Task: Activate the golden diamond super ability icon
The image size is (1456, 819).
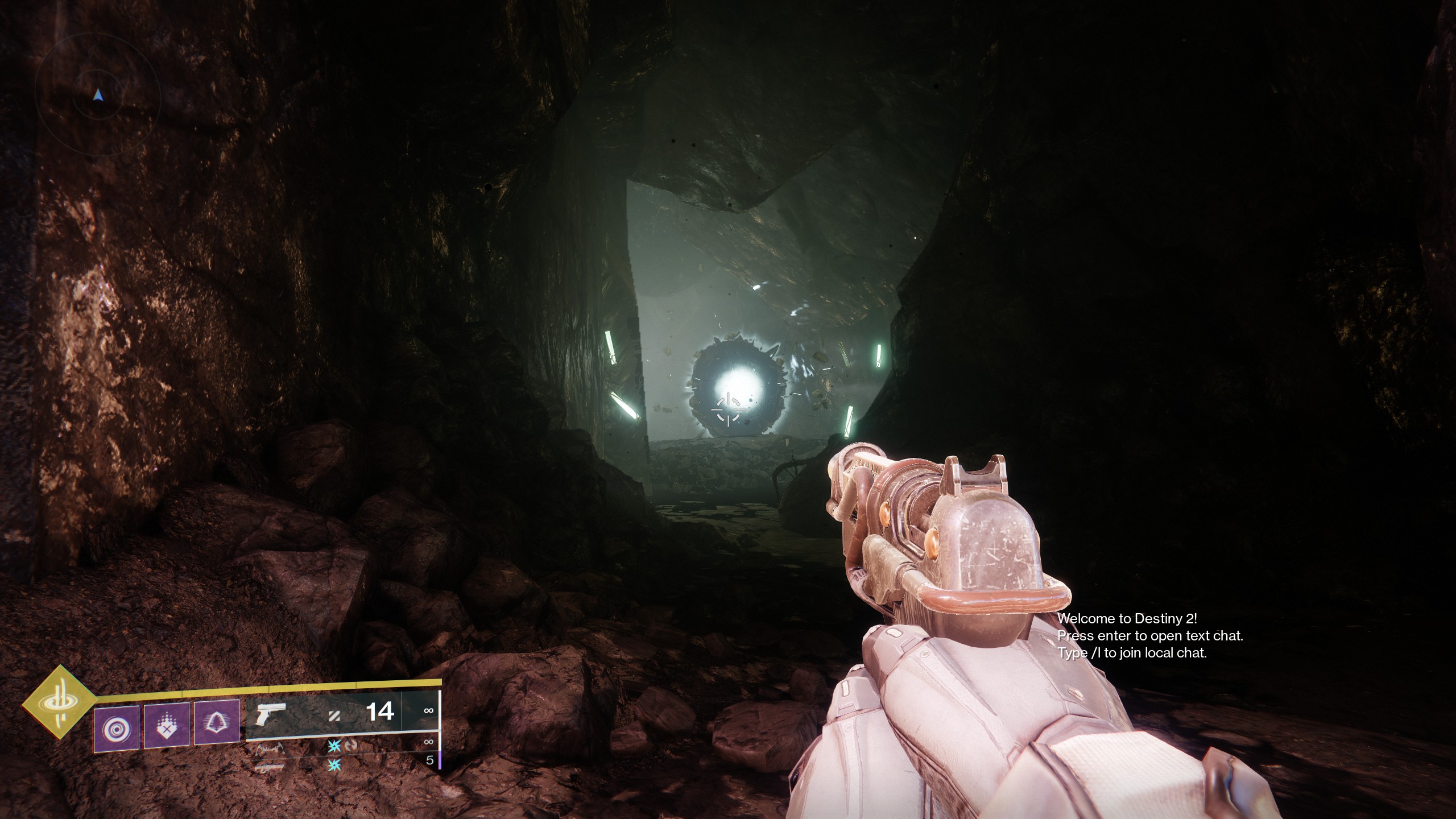Action: [x=59, y=702]
